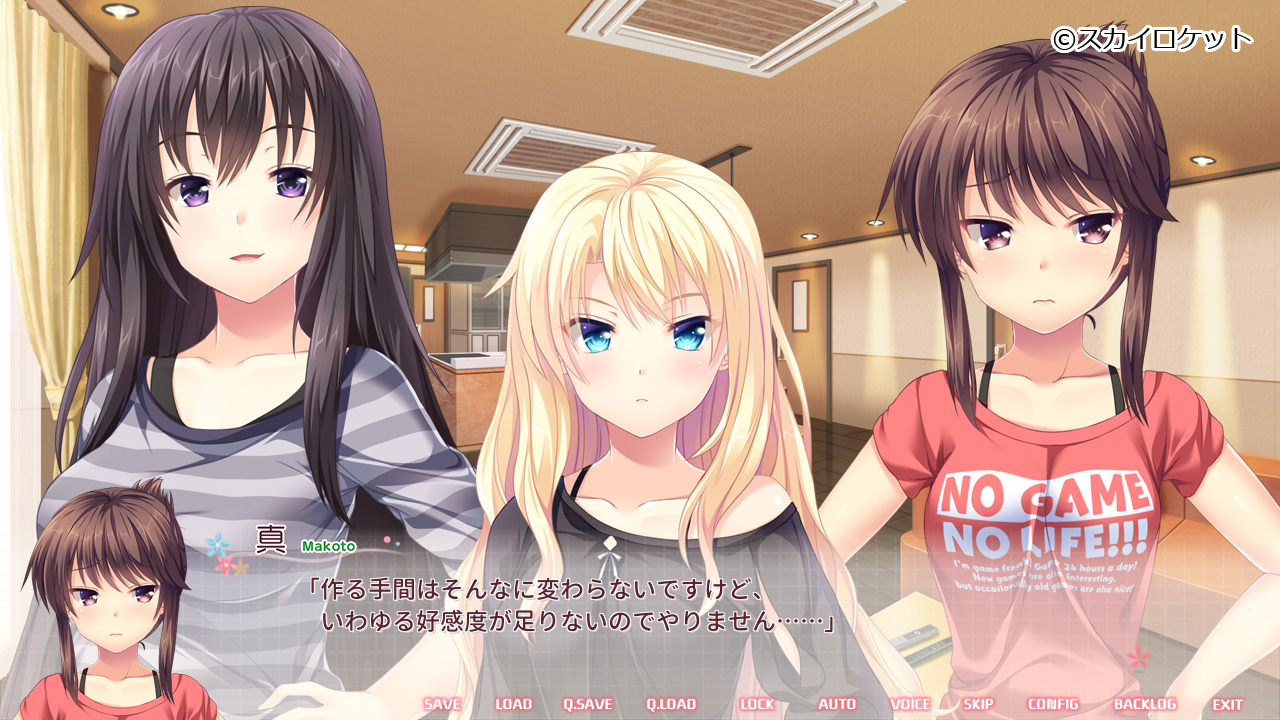The image size is (1280, 720).
Task: Open the CONFIG settings
Action: (x=1053, y=704)
